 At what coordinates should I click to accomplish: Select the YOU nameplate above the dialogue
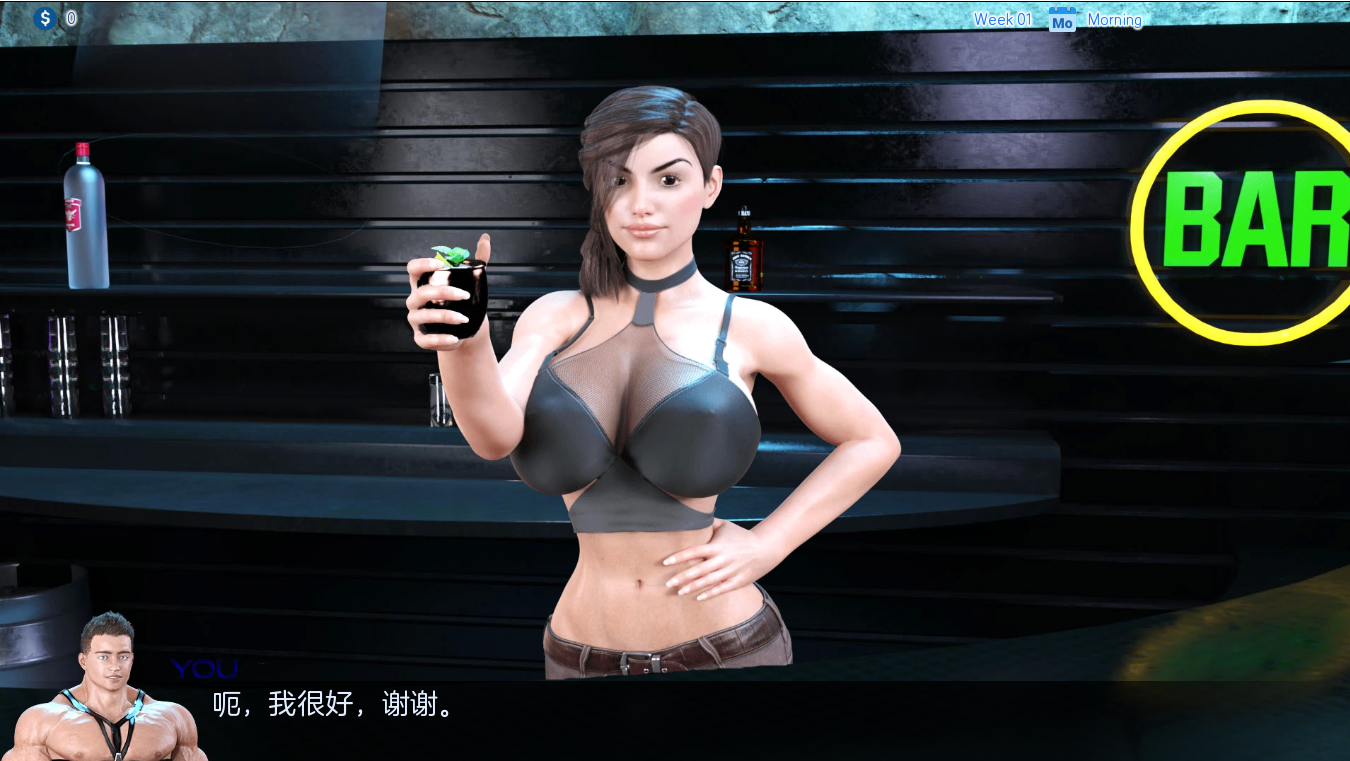203,668
